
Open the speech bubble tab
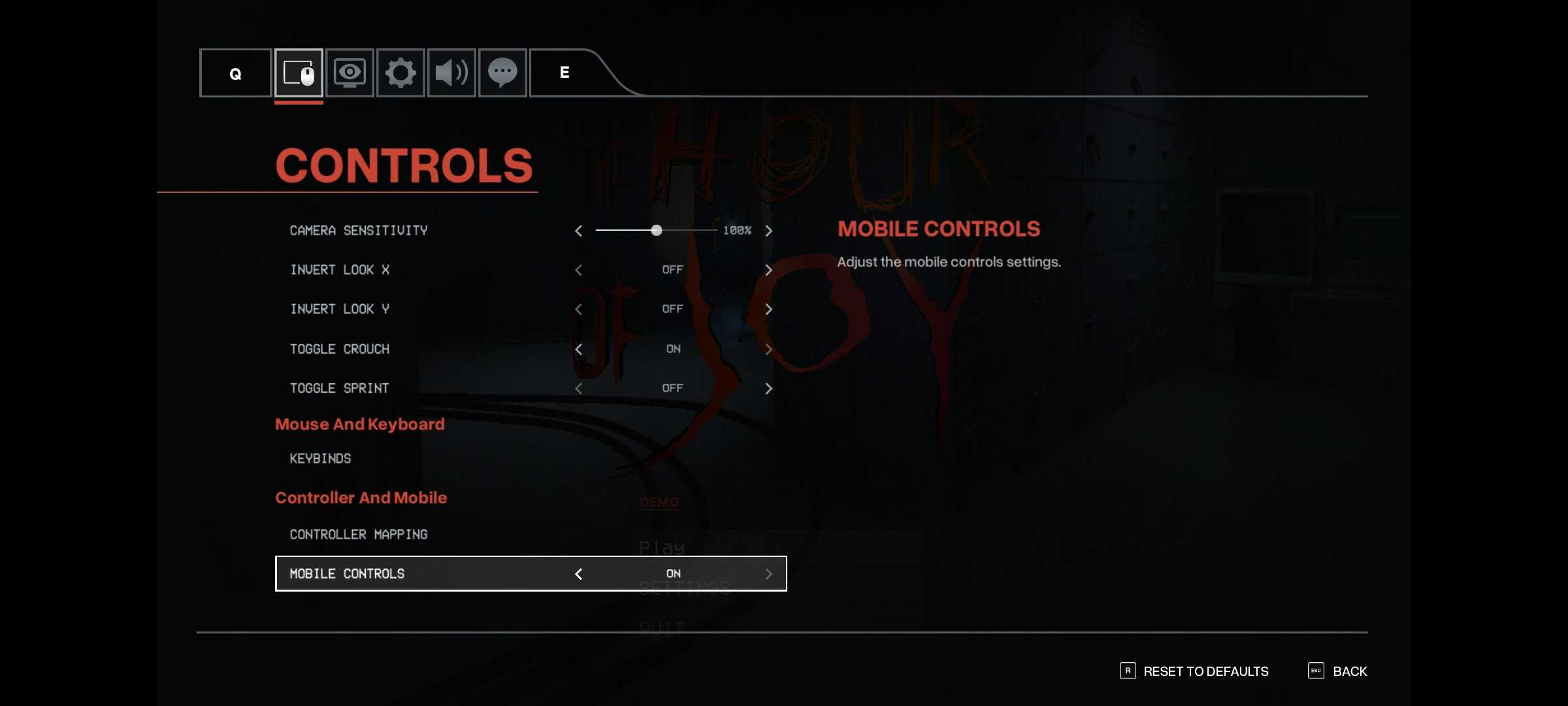pyautogui.click(x=502, y=73)
